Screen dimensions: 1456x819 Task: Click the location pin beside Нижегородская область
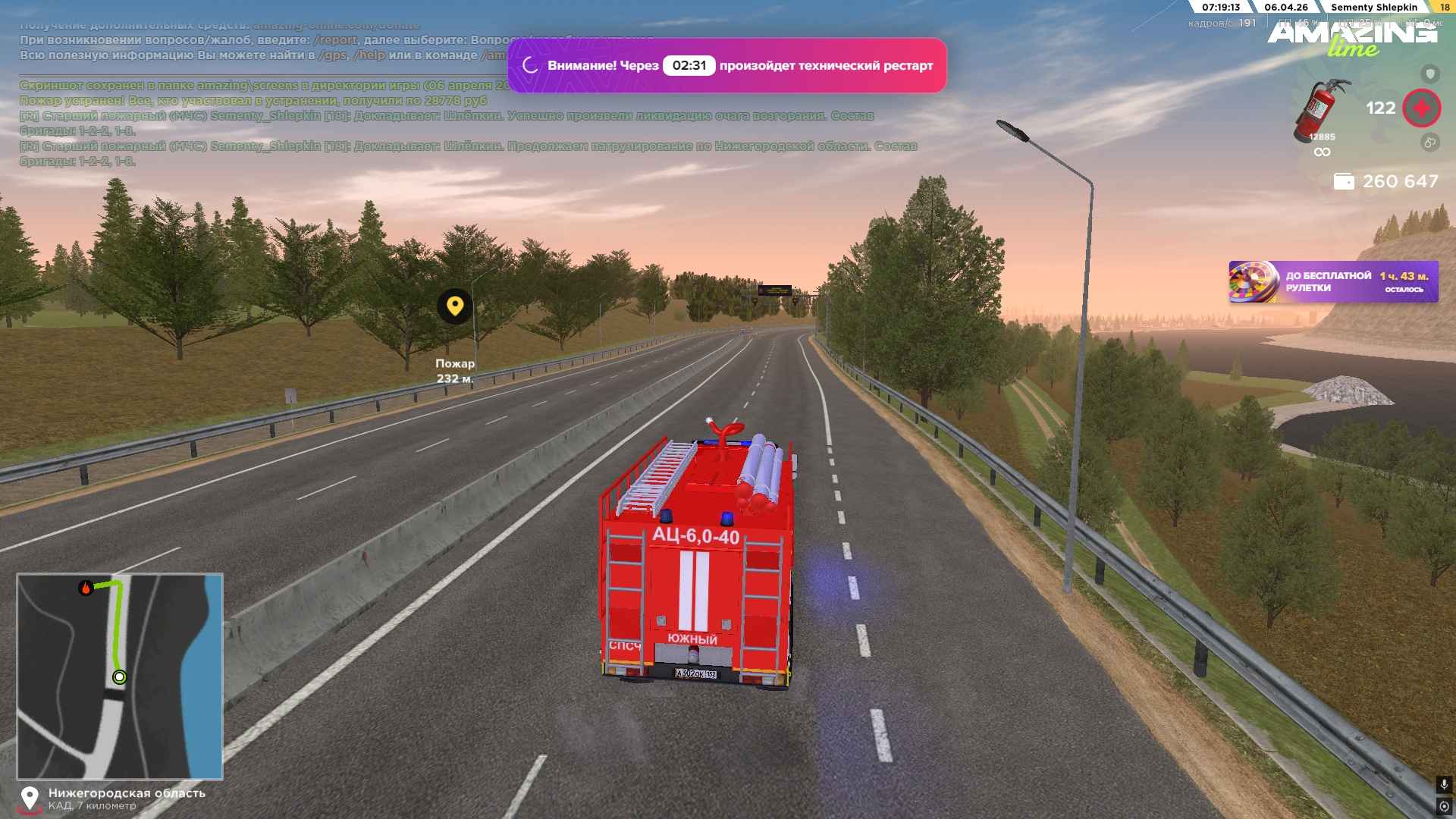(x=30, y=799)
